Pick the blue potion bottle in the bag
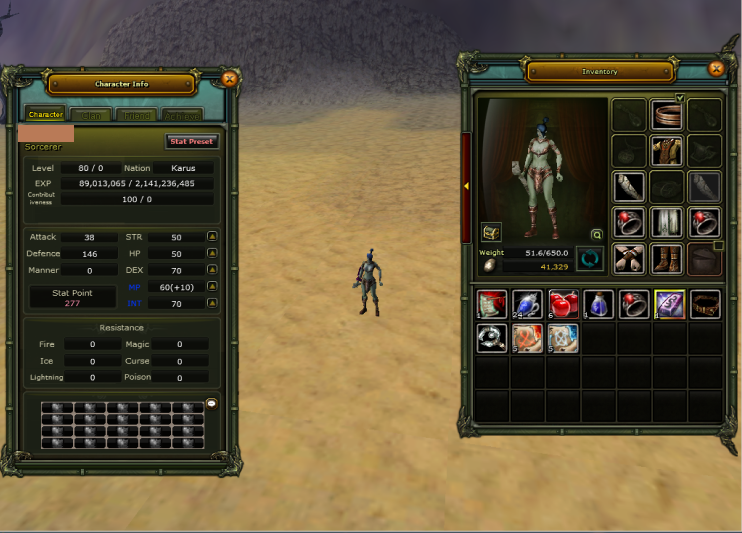Image resolution: width=742 pixels, height=533 pixels. tap(599, 304)
